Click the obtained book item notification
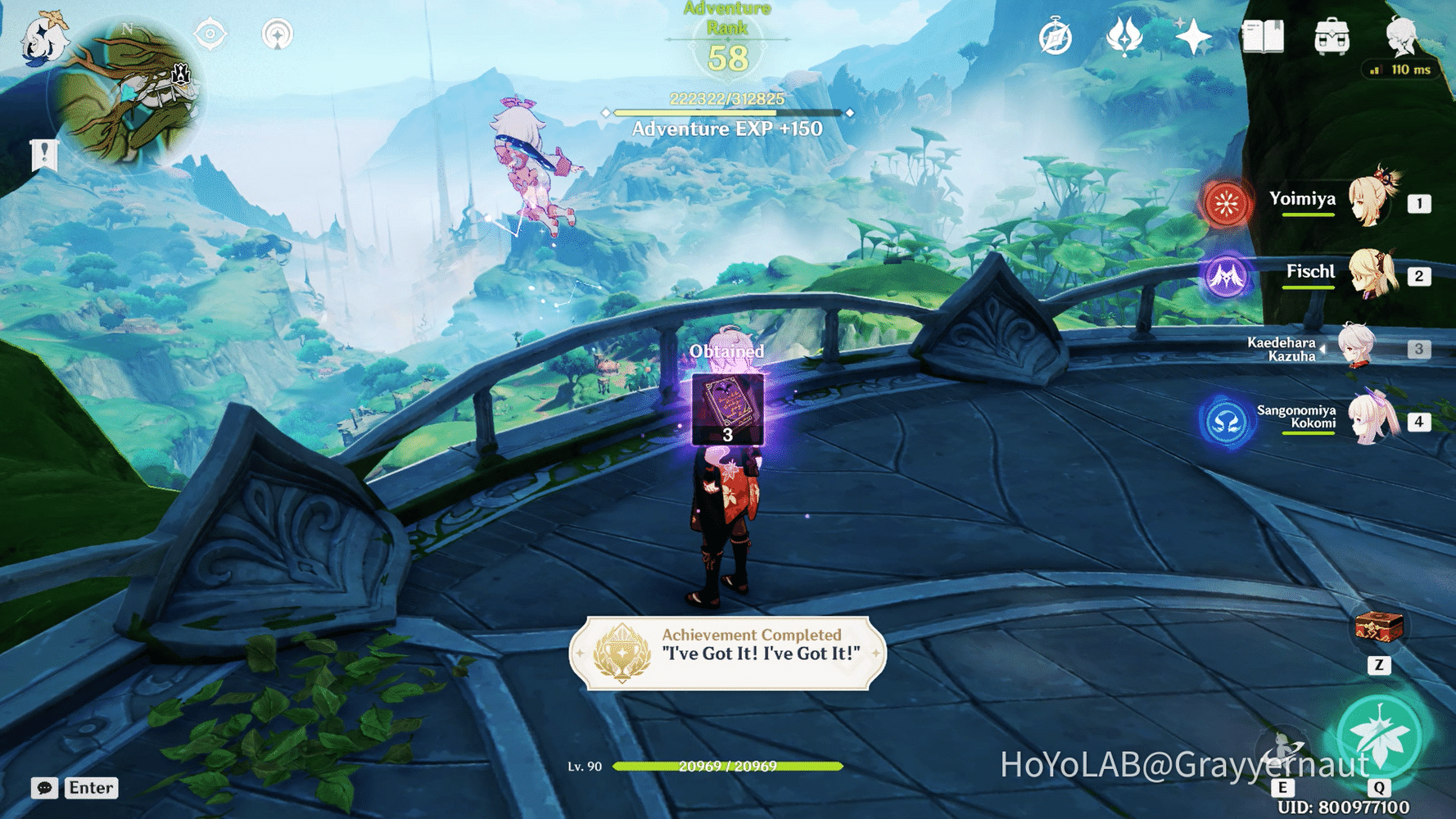1456x819 pixels. [x=728, y=409]
